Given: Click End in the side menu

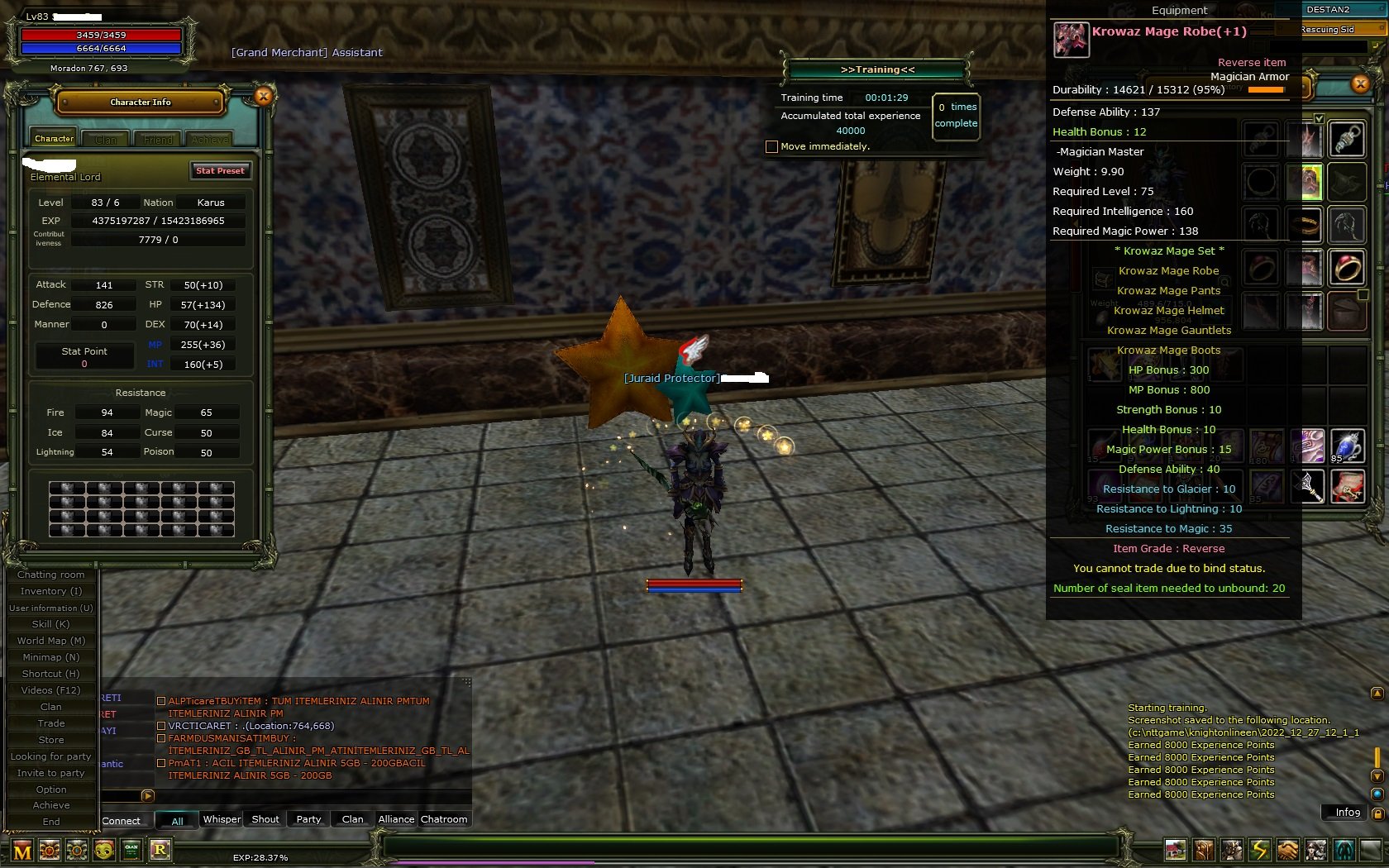Looking at the screenshot, I should [x=51, y=822].
